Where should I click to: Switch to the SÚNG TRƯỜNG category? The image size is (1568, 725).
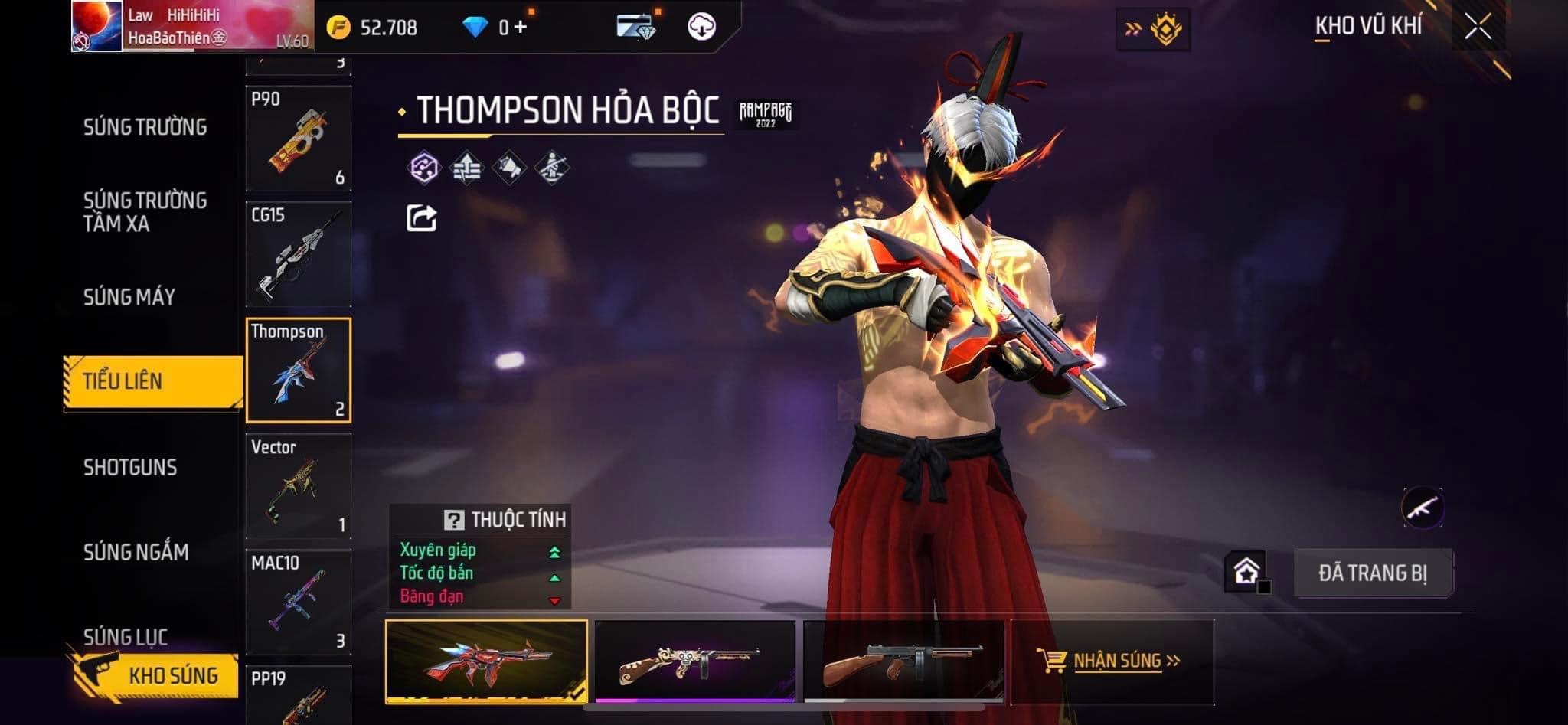coord(145,127)
